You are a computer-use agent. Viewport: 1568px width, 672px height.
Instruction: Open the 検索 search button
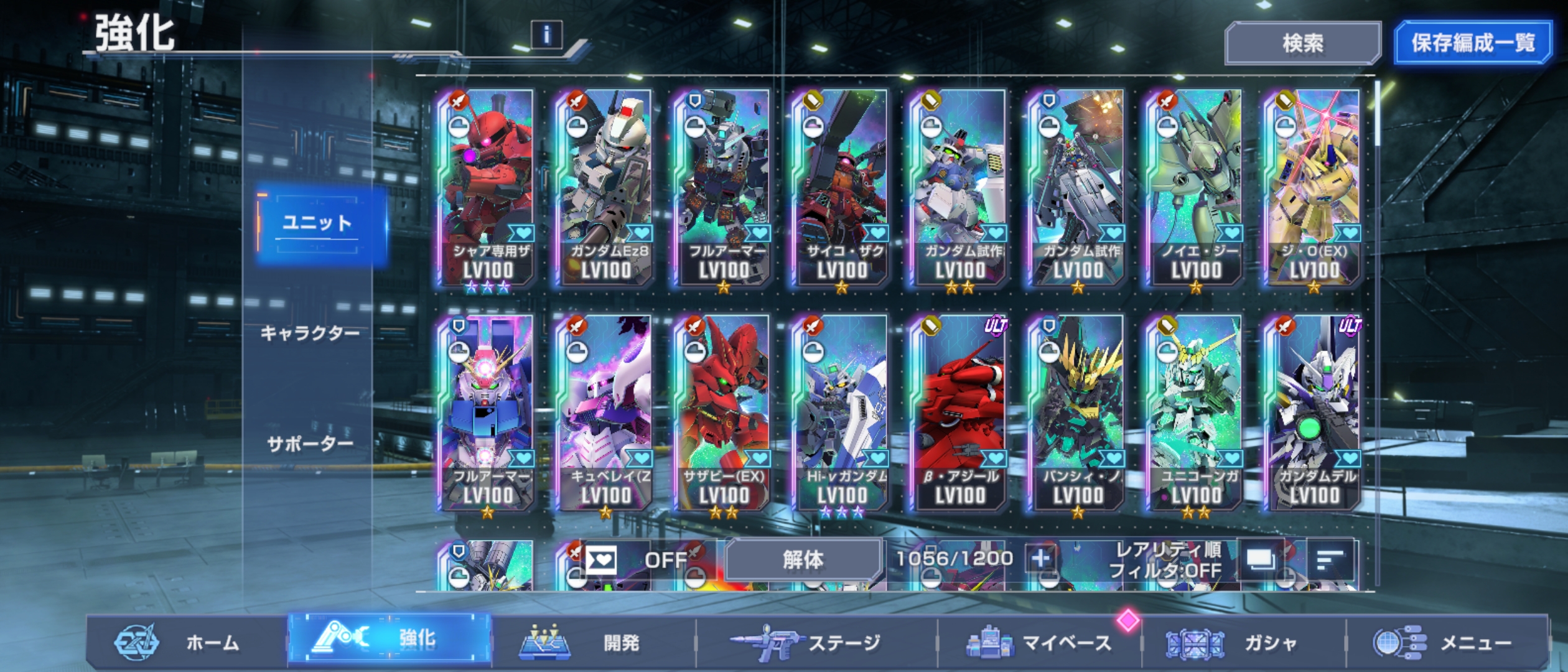click(x=1302, y=43)
